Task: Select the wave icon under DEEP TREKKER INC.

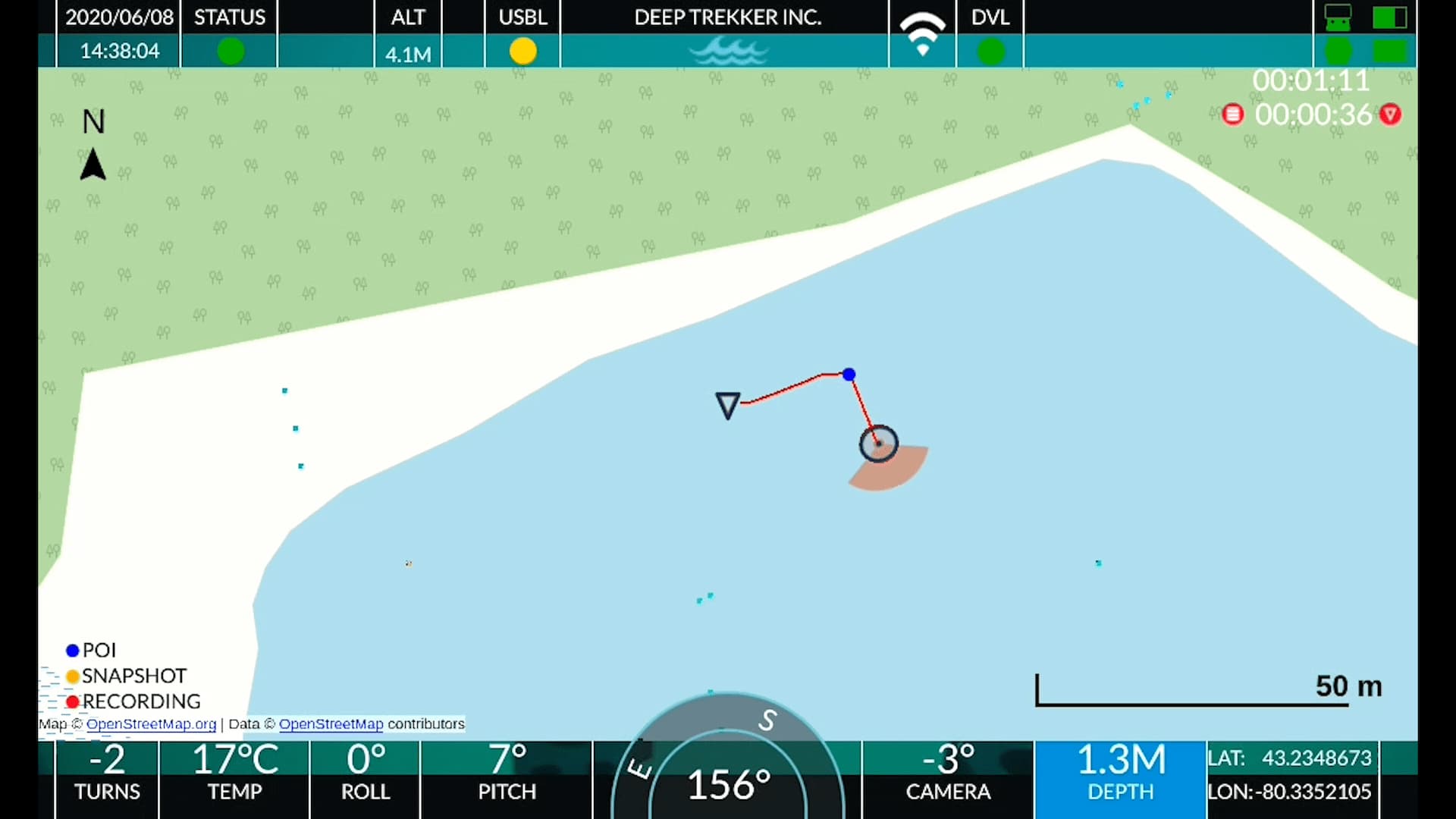Action: coord(726,52)
